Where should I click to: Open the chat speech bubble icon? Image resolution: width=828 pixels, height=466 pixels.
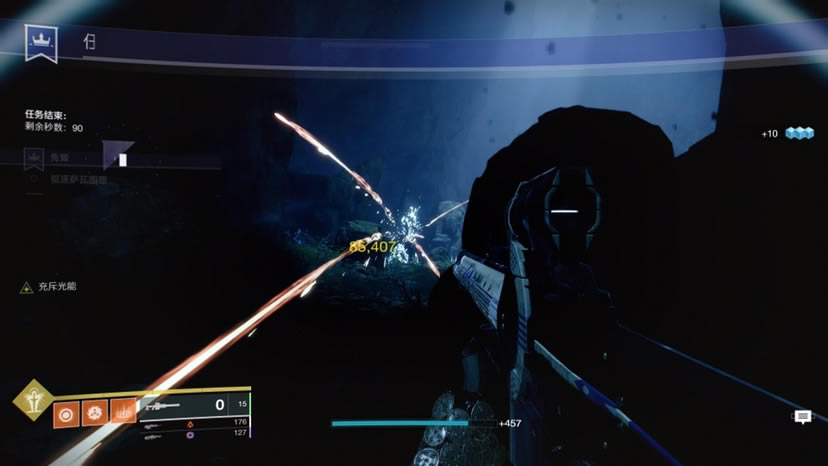click(802, 418)
